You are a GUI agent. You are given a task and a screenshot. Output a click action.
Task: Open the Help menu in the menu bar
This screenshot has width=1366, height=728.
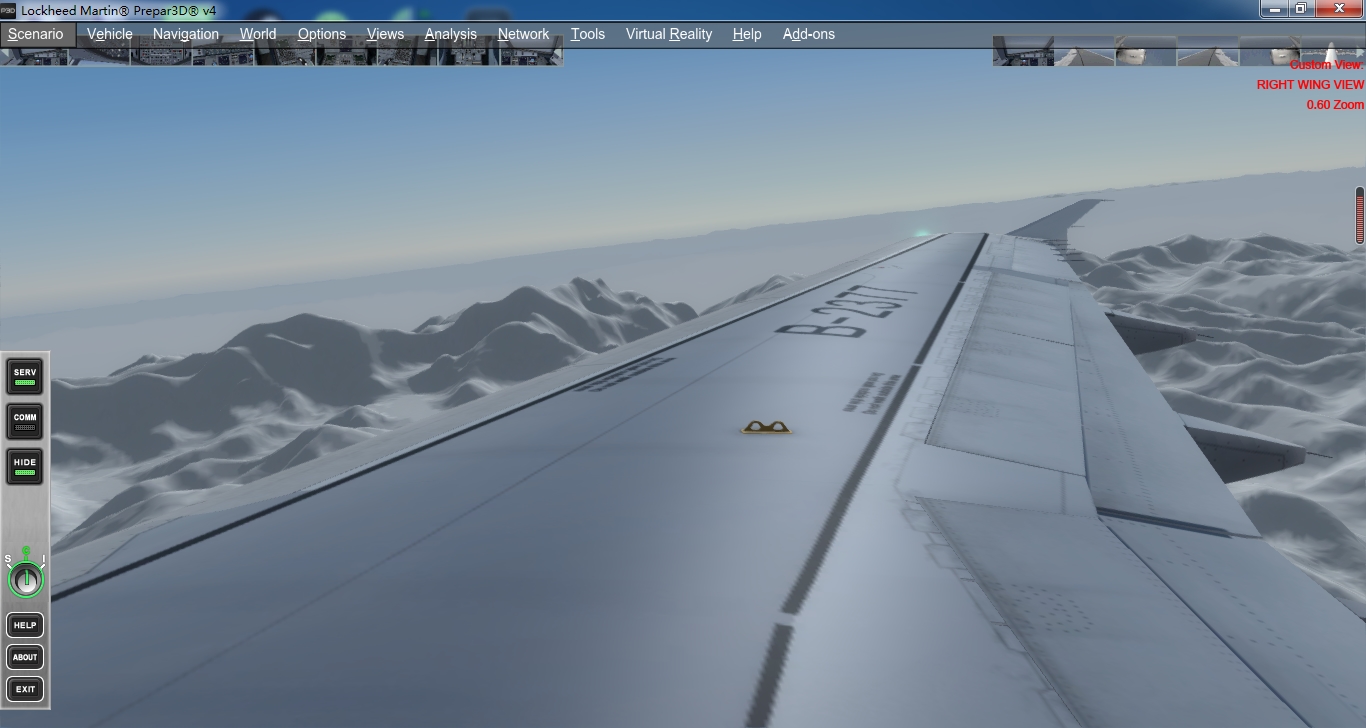pyautogui.click(x=747, y=34)
